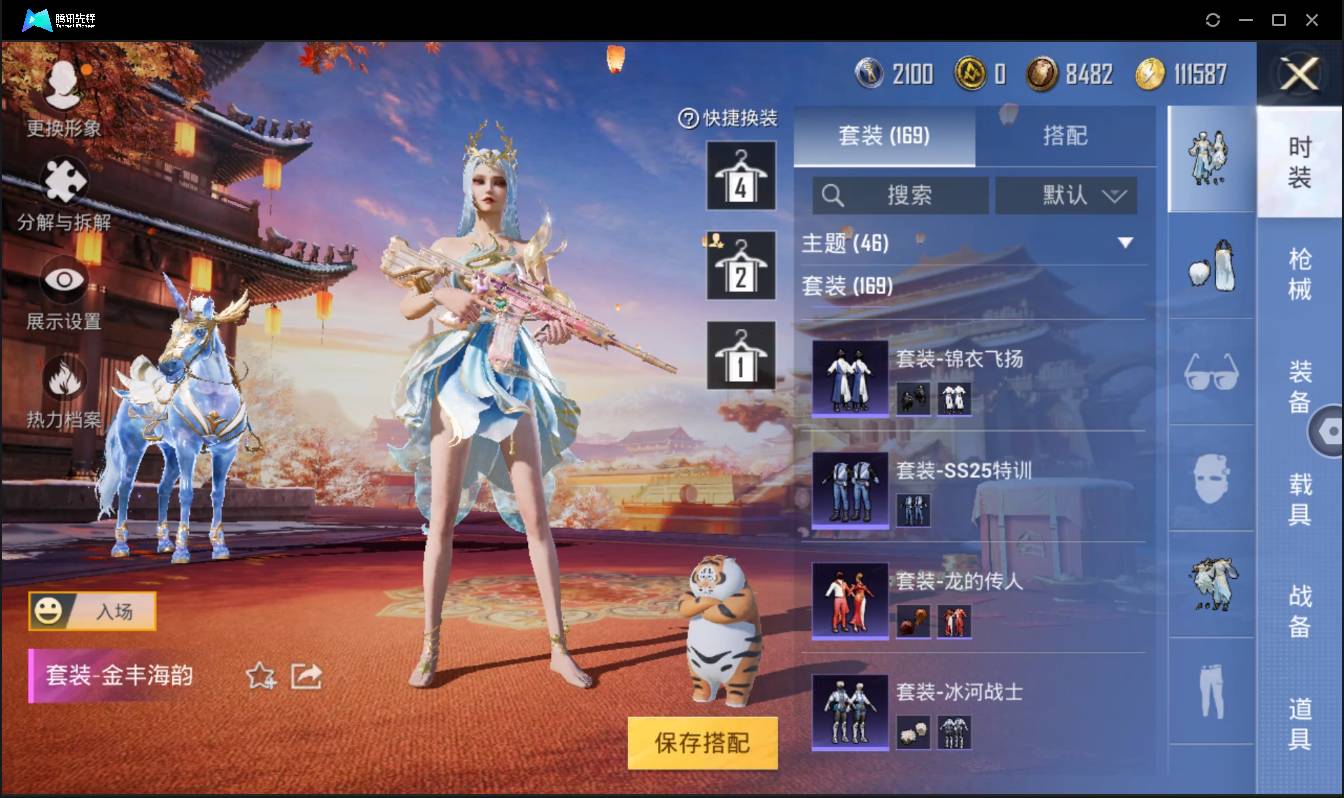Click the 入场 entrance button
Screen dimensions: 1344x798
(91, 612)
